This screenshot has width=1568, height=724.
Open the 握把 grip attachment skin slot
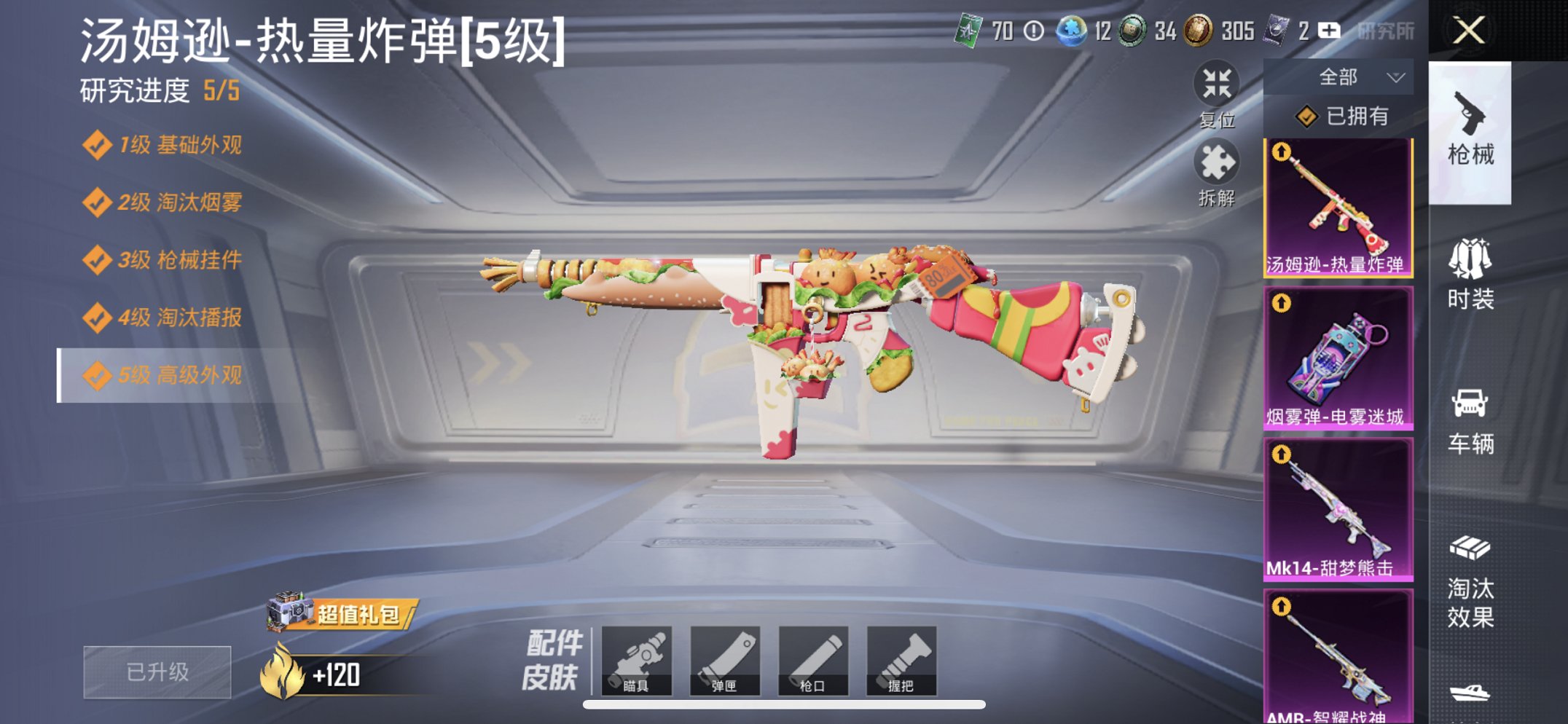[x=901, y=661]
